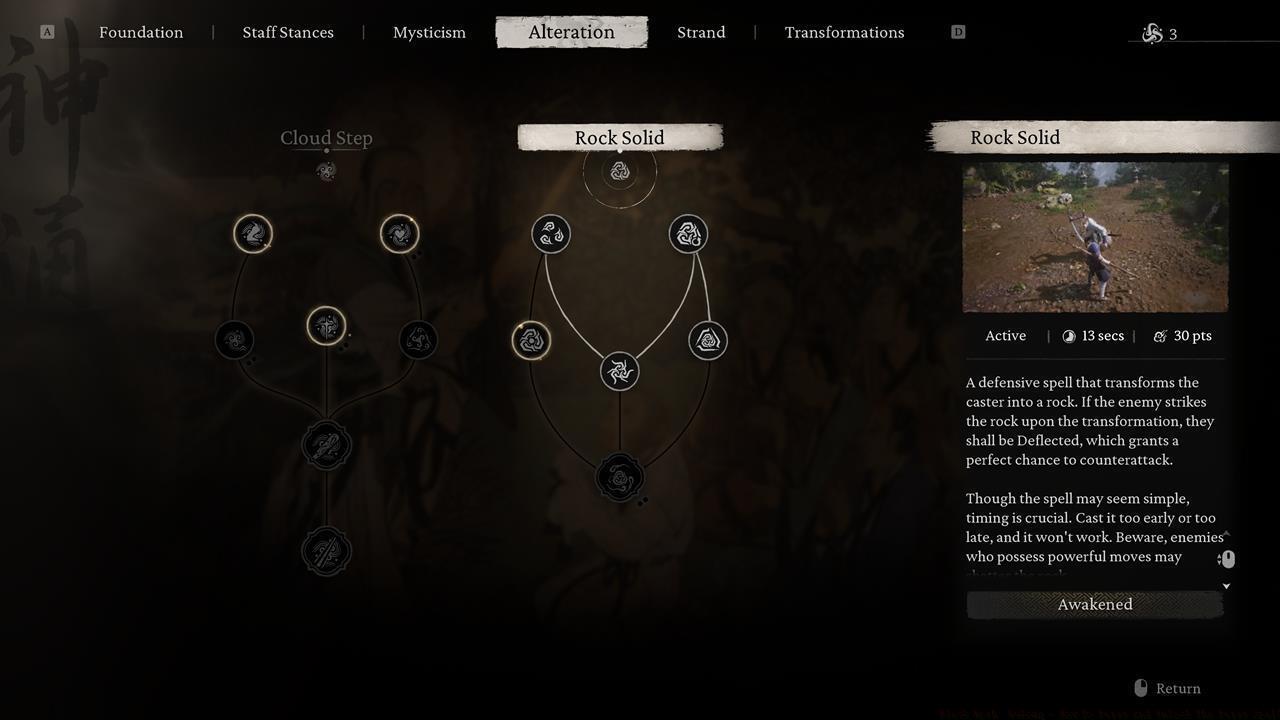Select the upper-right upgrade node in Rock Solid tree
Viewport: 1280px width, 720px height.
click(x=687, y=233)
